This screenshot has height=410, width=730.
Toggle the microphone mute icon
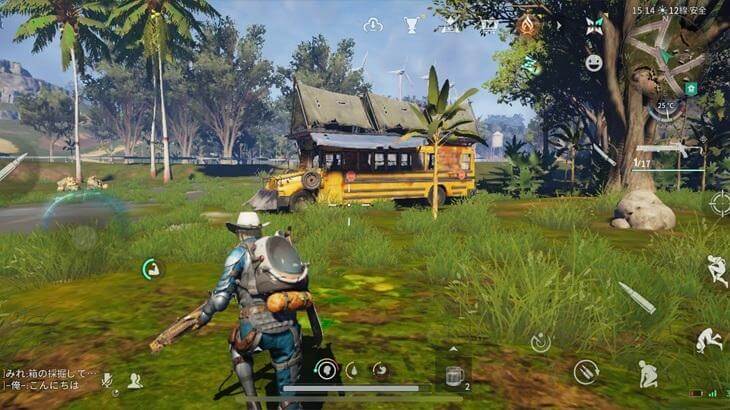(107, 380)
